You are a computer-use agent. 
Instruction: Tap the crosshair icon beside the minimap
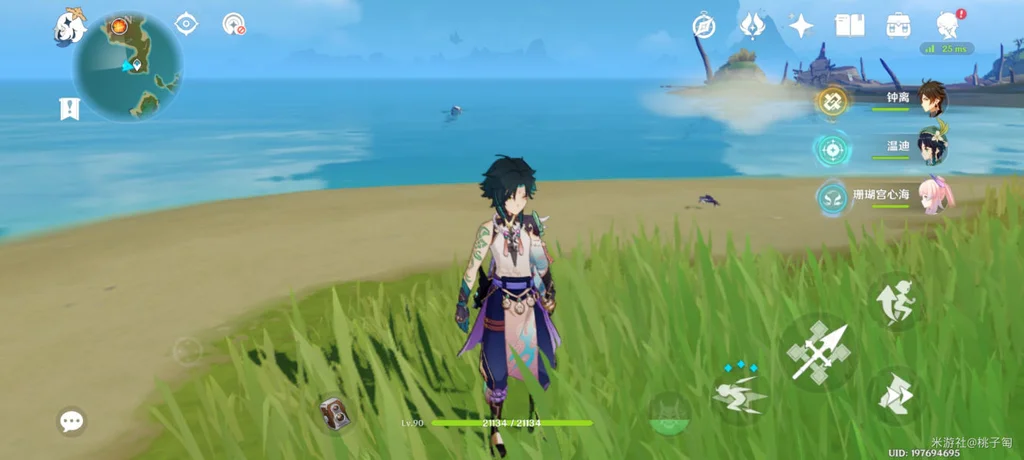[186, 24]
